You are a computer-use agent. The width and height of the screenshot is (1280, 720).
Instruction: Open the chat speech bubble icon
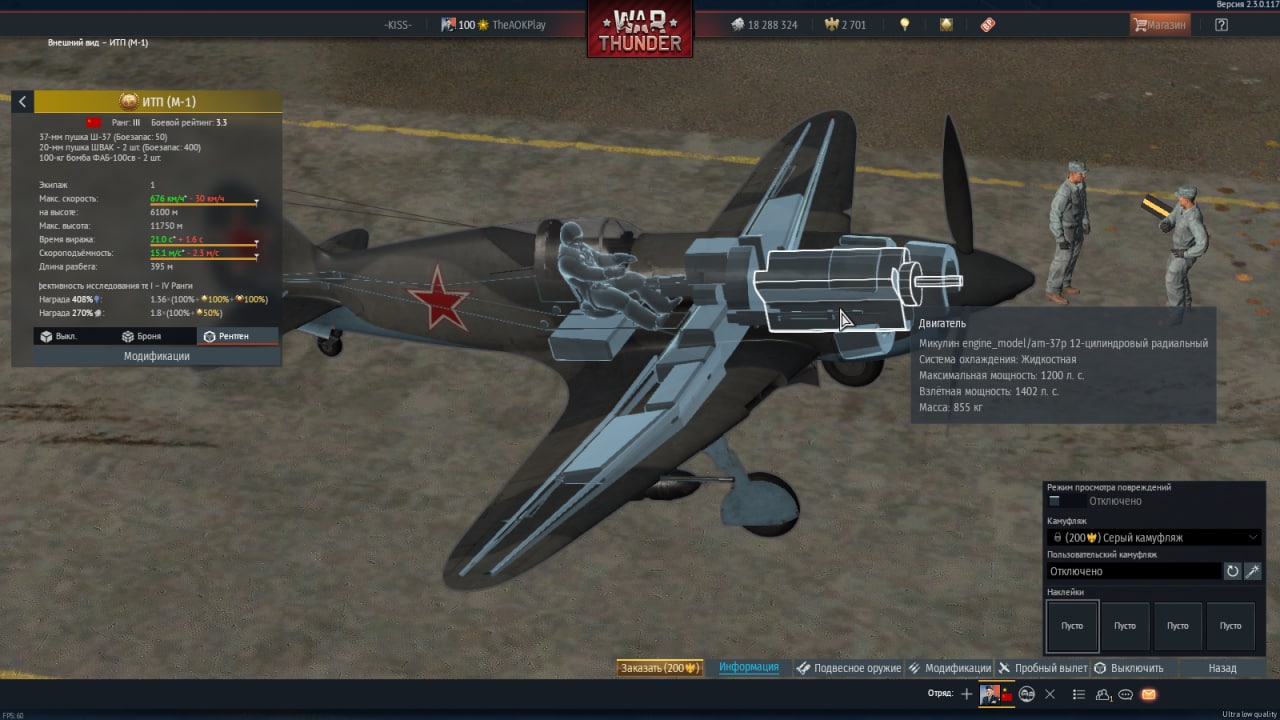[1126, 694]
